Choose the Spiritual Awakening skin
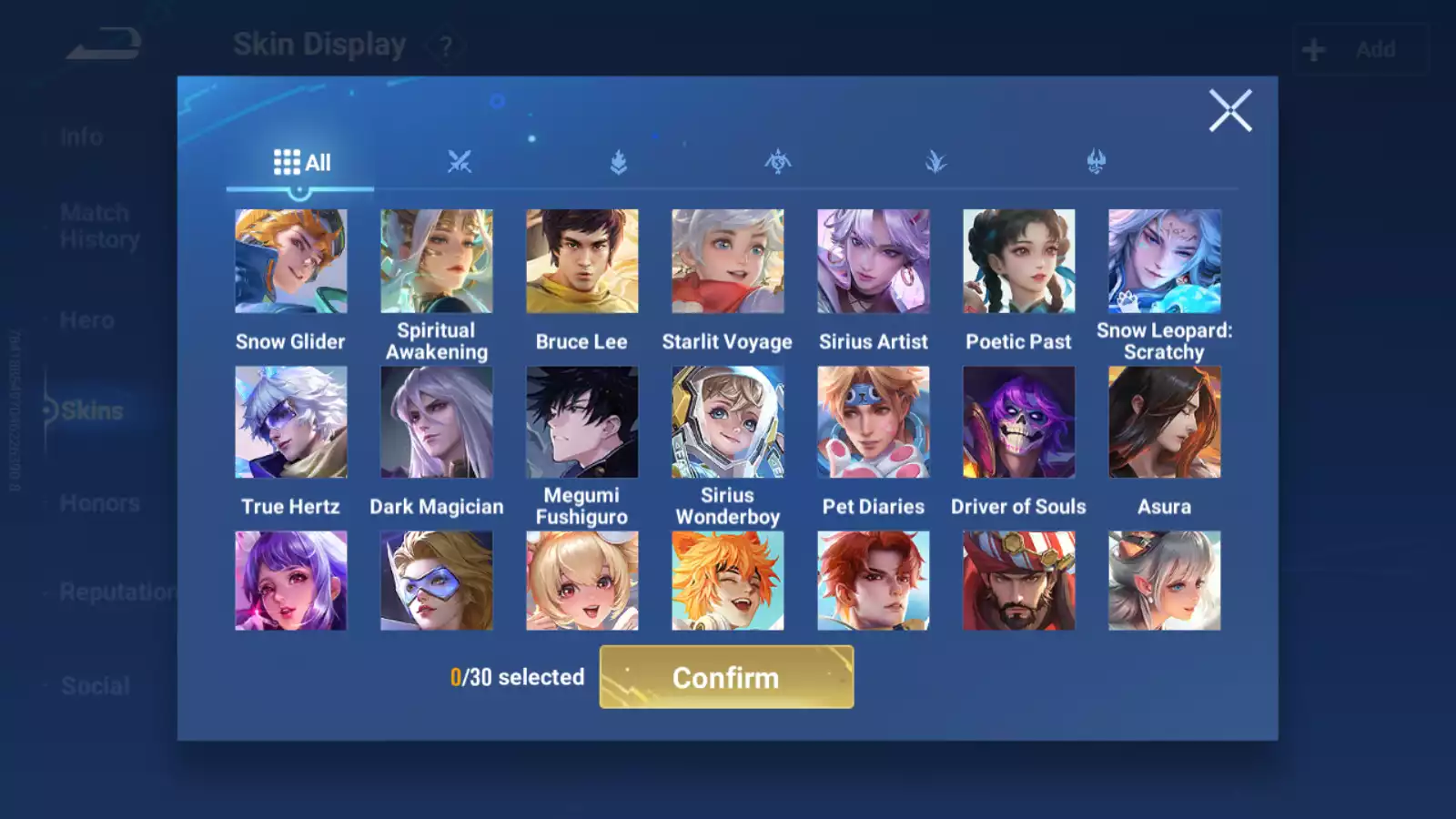 pyautogui.click(x=436, y=261)
